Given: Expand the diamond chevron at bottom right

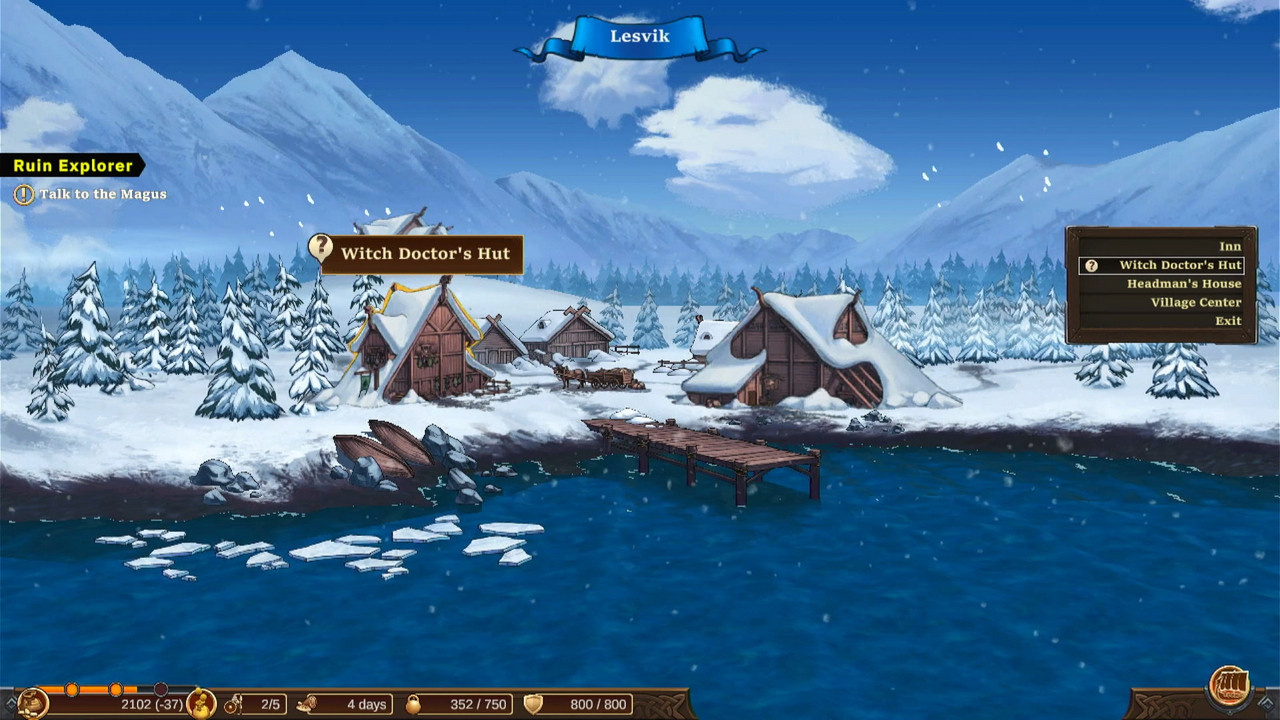Looking at the screenshot, I should pos(1266,703).
